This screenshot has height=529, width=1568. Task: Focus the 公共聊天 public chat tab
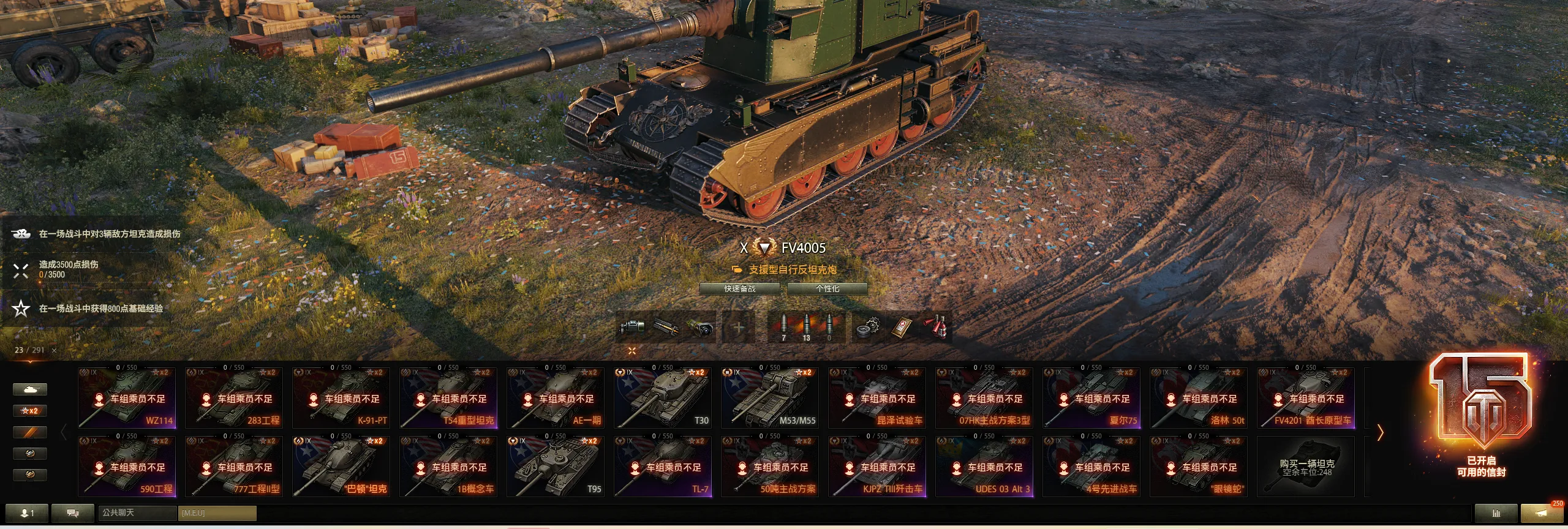click(x=137, y=512)
